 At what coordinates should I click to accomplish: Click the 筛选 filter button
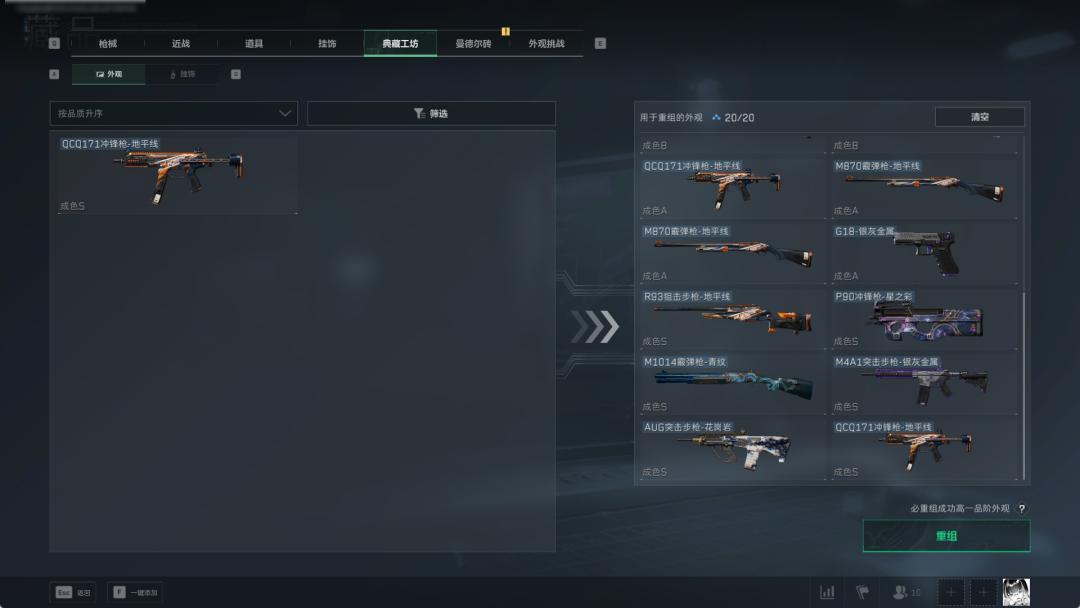pos(431,114)
